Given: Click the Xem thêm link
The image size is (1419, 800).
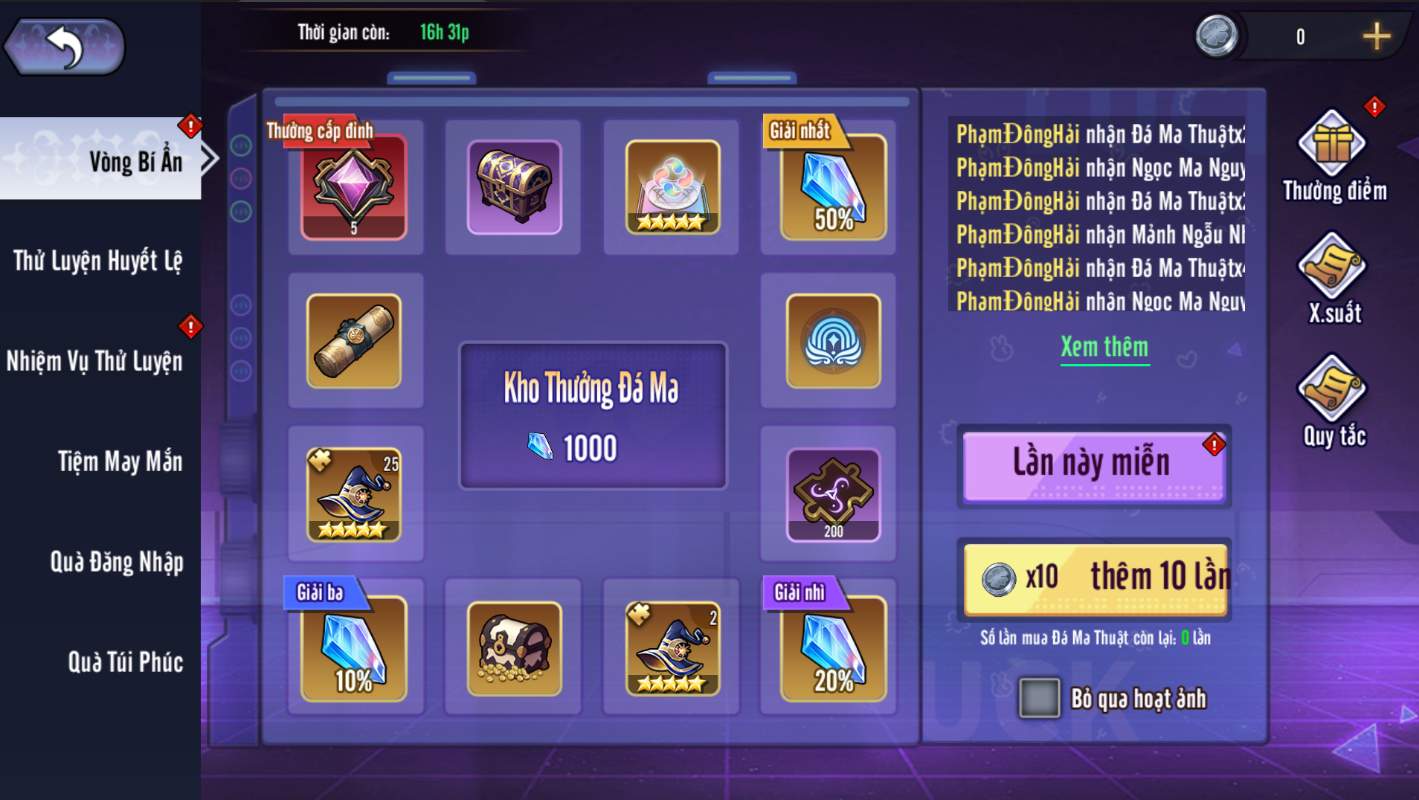Looking at the screenshot, I should [1104, 347].
